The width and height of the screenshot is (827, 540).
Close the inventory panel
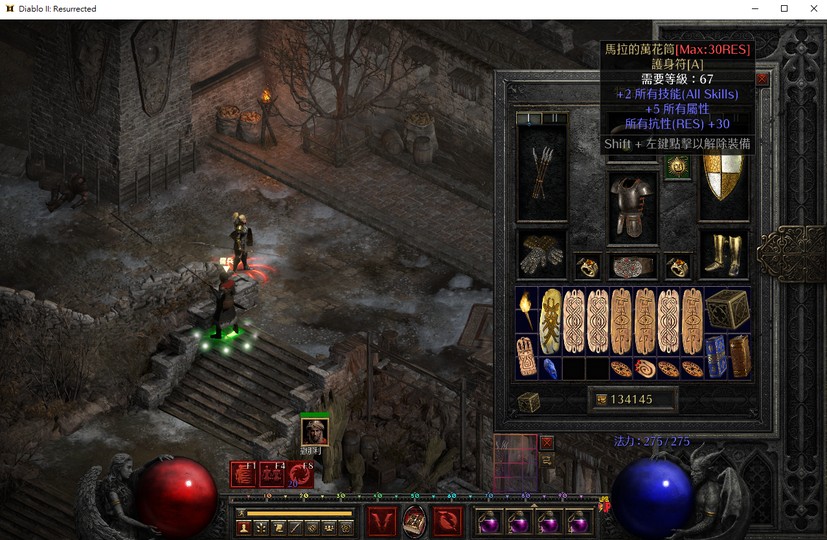(762, 78)
